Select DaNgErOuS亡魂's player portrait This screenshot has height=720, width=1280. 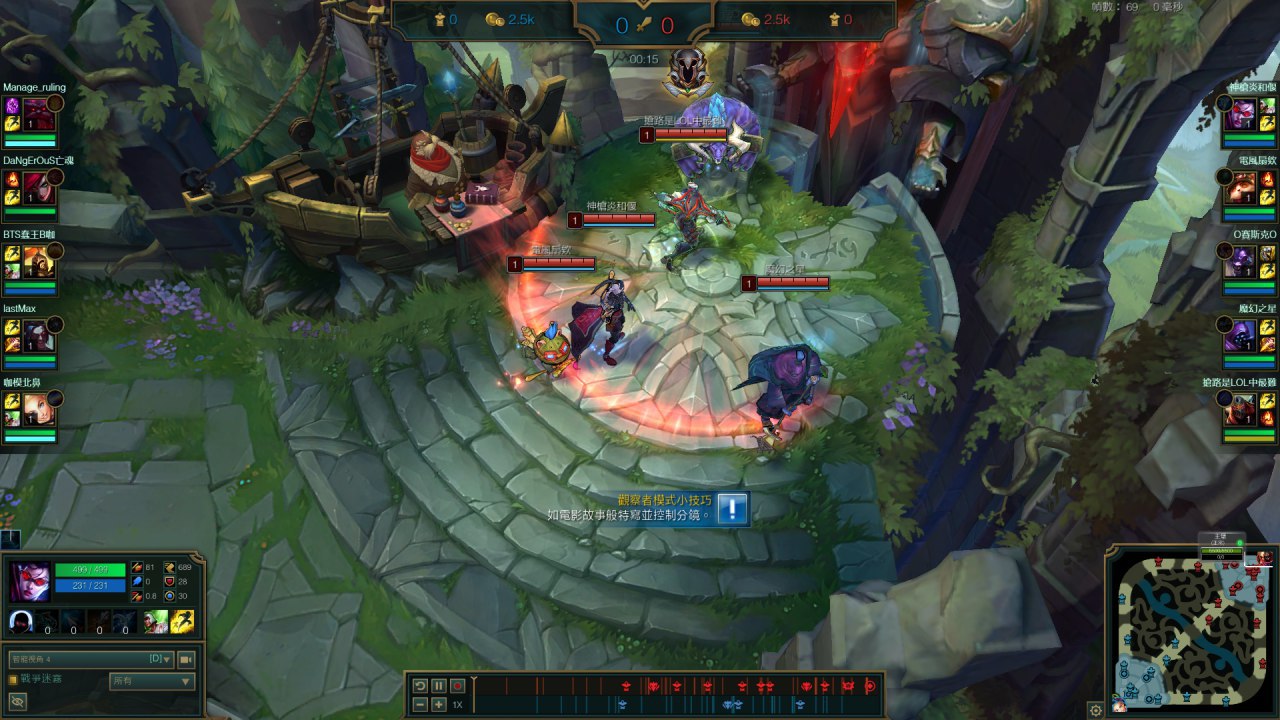[38, 183]
